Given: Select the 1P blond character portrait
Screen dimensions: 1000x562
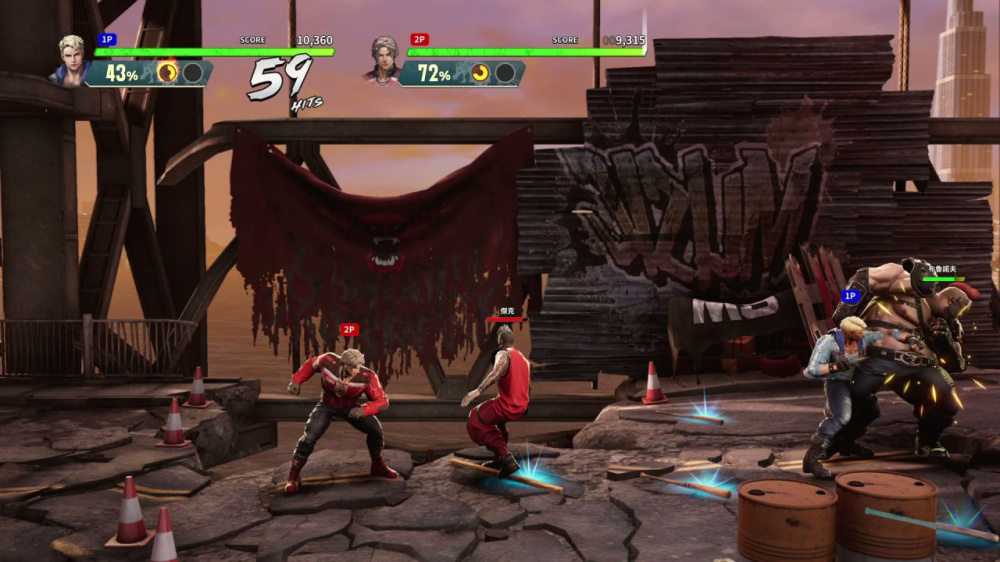Looking at the screenshot, I should [x=72, y=61].
